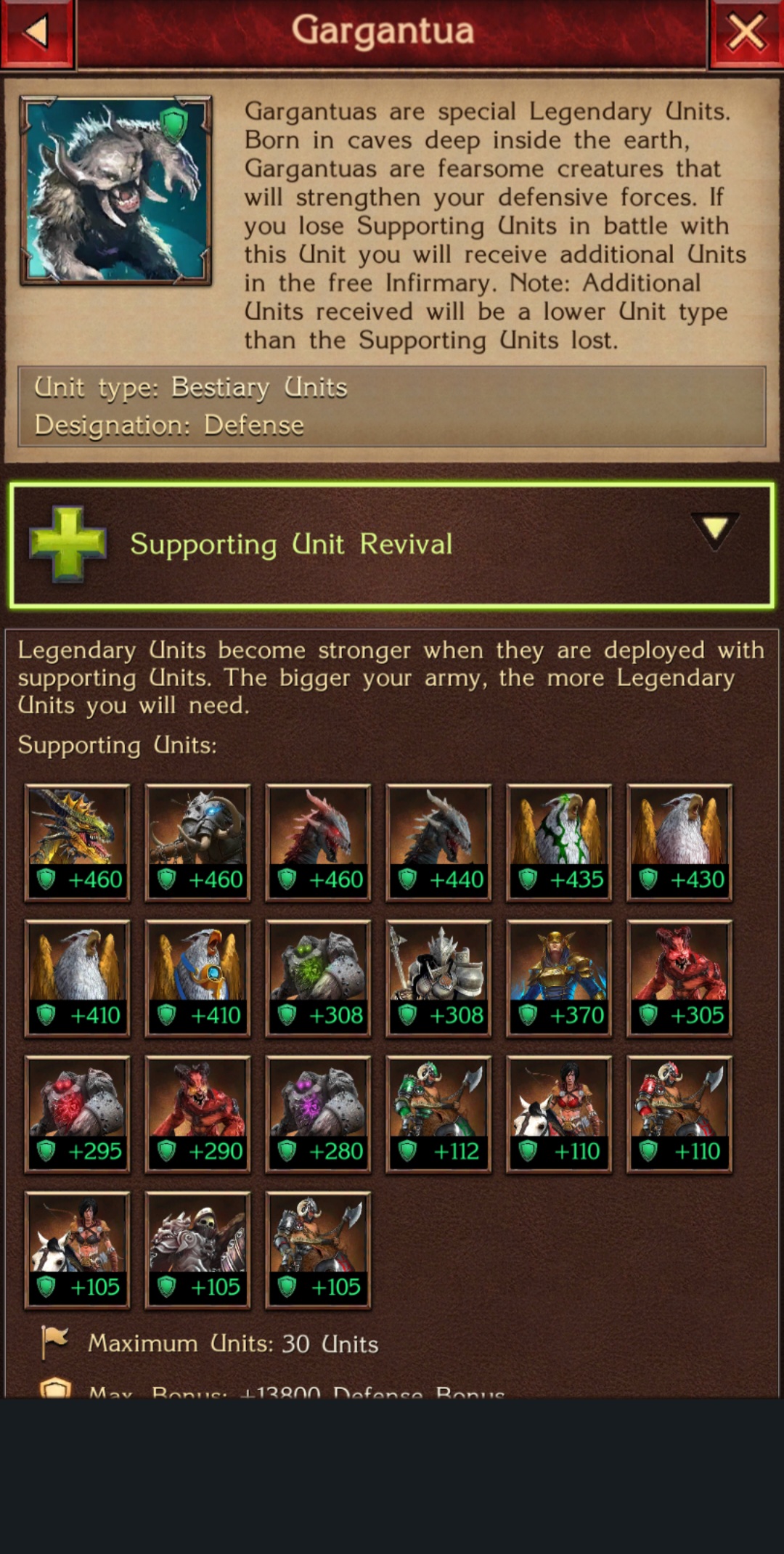
Task: Go back using the red arrow button
Action: pyautogui.click(x=36, y=32)
